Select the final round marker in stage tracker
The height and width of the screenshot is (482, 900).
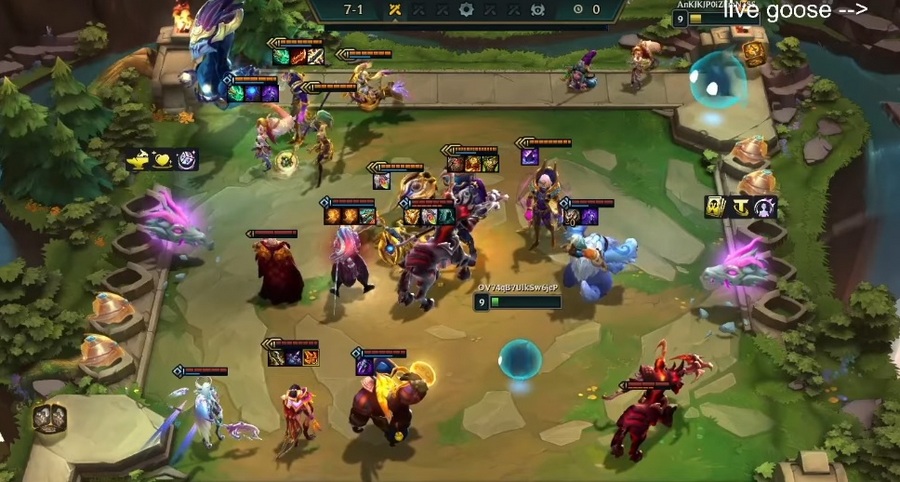tap(537, 9)
